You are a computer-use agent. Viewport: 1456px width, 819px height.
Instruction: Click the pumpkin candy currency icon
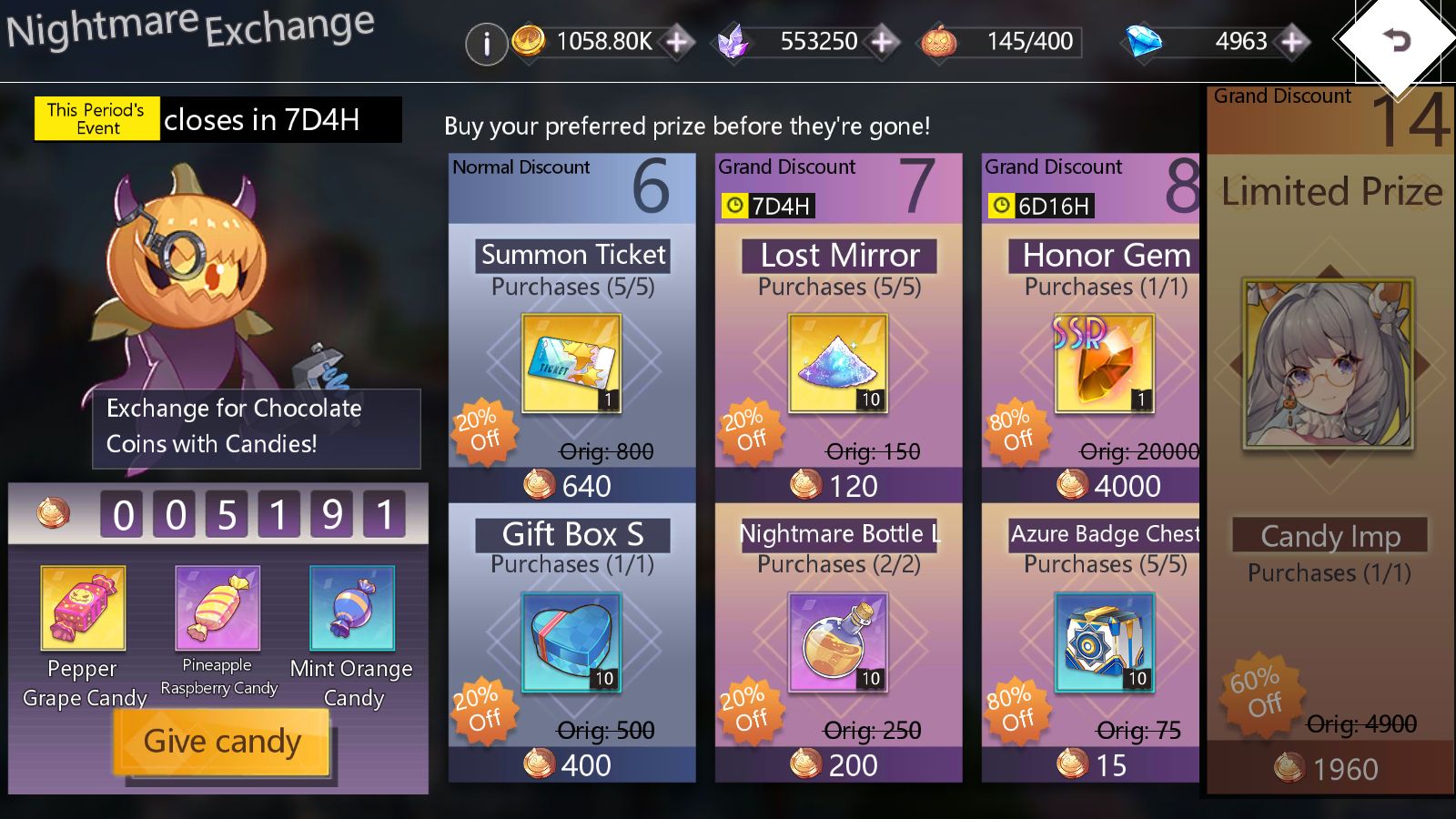point(938,41)
